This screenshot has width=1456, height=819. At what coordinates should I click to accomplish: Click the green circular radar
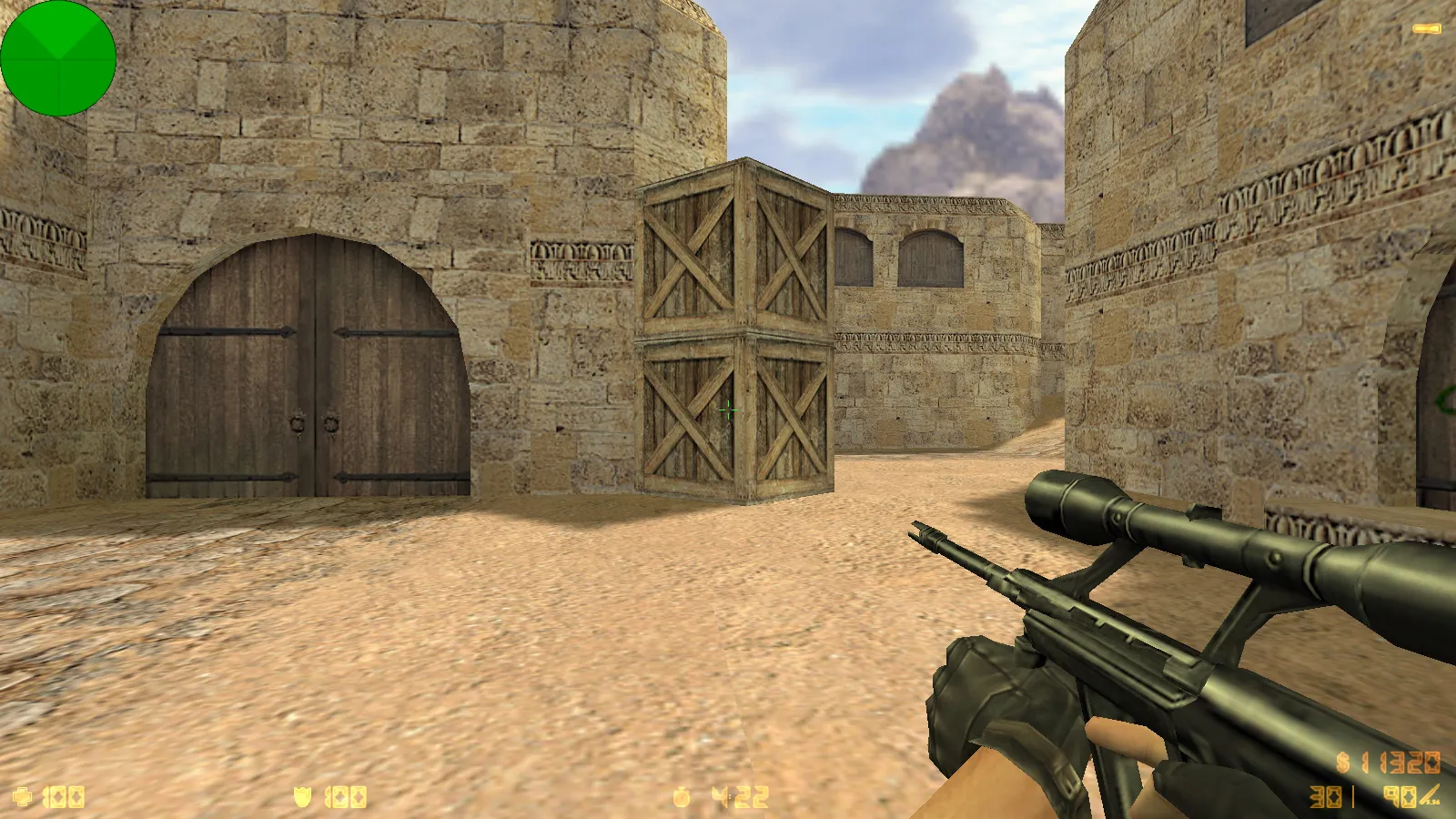click(x=58, y=58)
